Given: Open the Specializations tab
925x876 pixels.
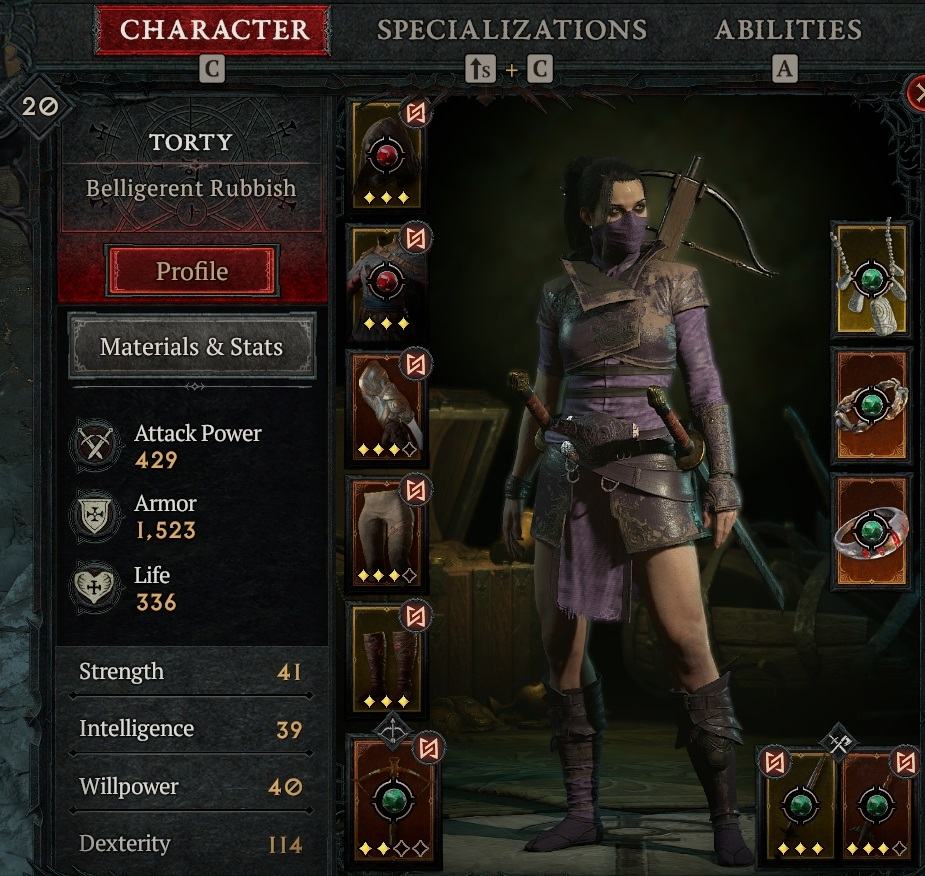Looking at the screenshot, I should click(x=511, y=30).
